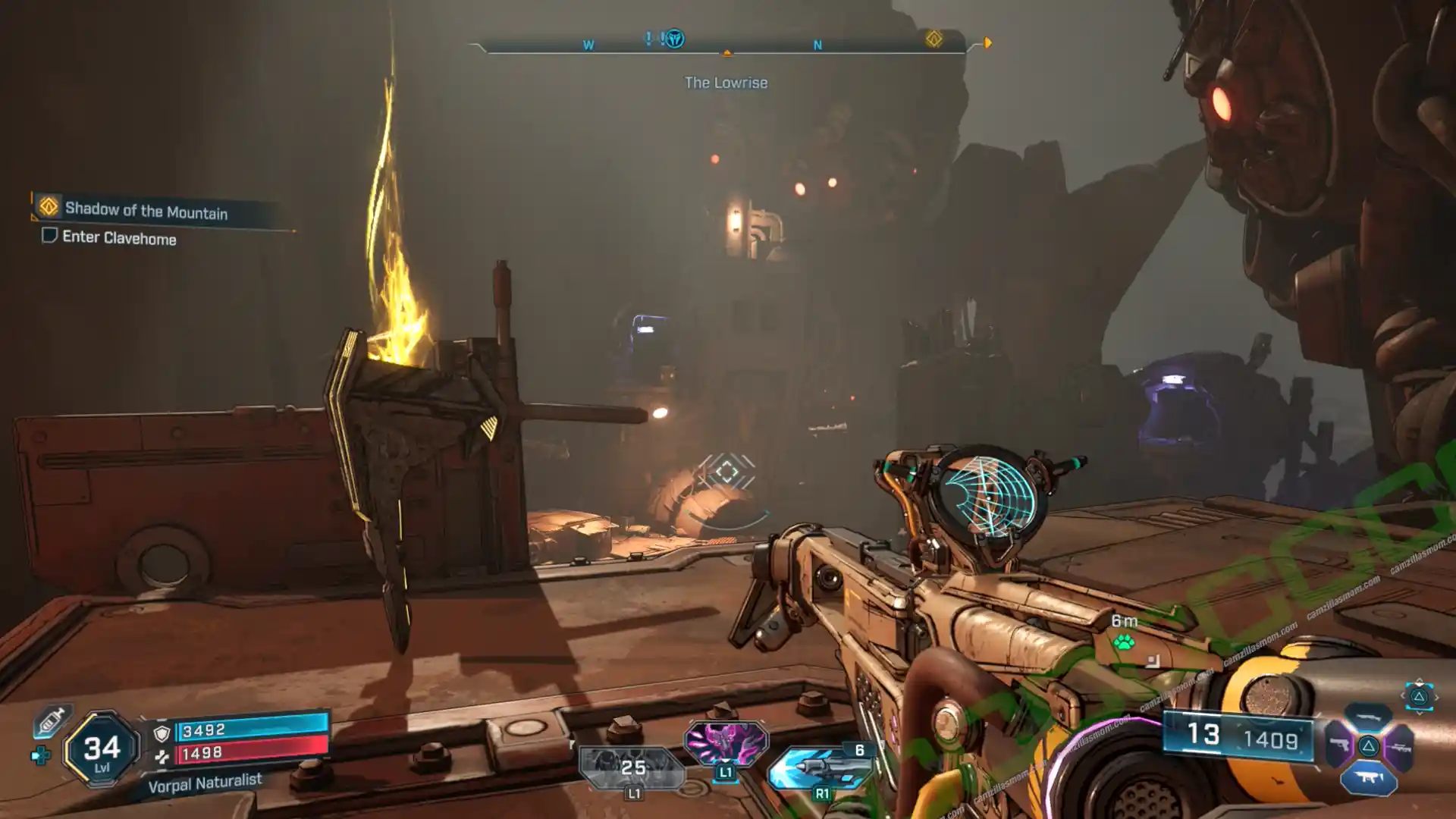Switch to the pistol weapon slot
The image size is (1456, 819).
(x=1340, y=746)
